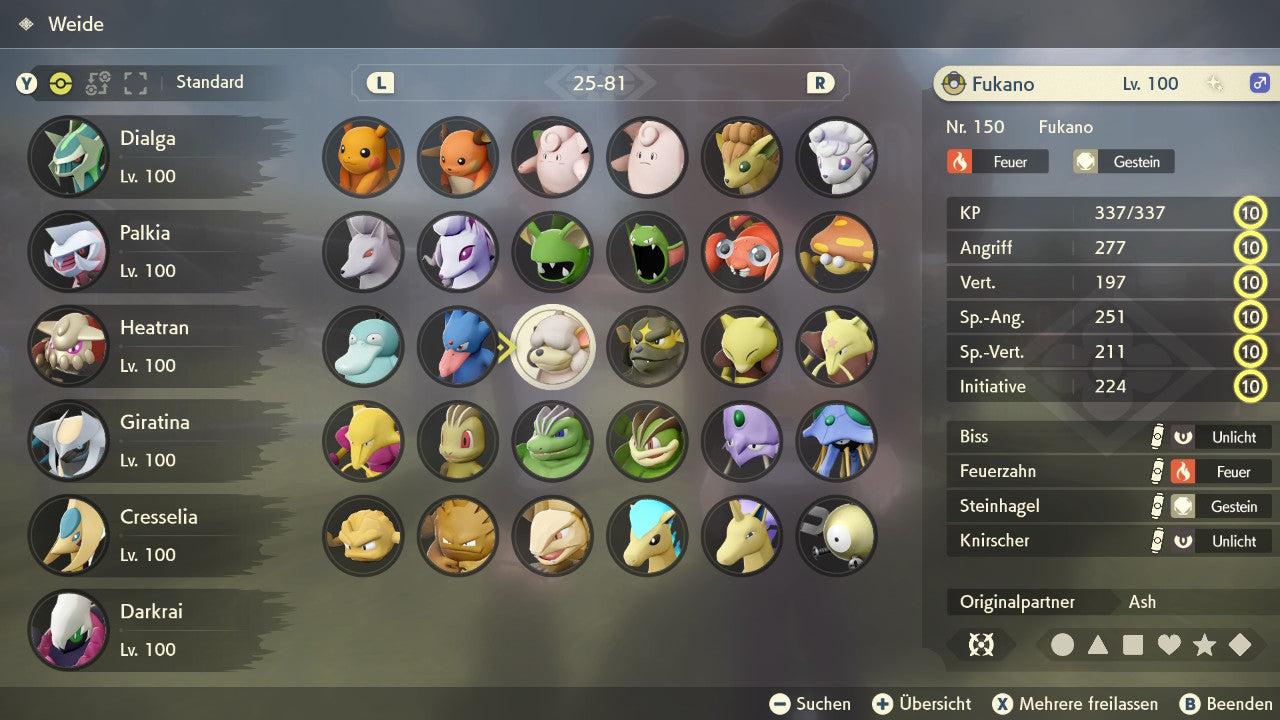Viewport: 1280px width, 720px height.
Task: Select Dialga in the party list
Action: point(150,157)
